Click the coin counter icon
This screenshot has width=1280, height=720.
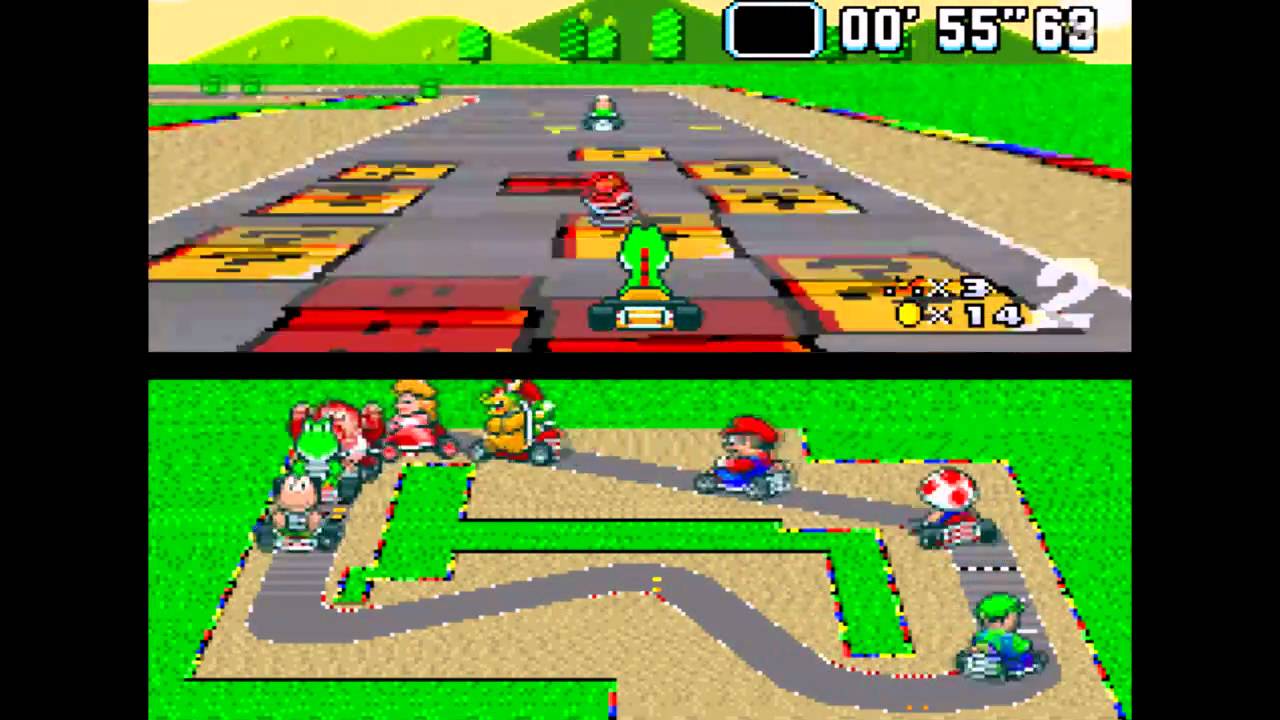point(908,317)
